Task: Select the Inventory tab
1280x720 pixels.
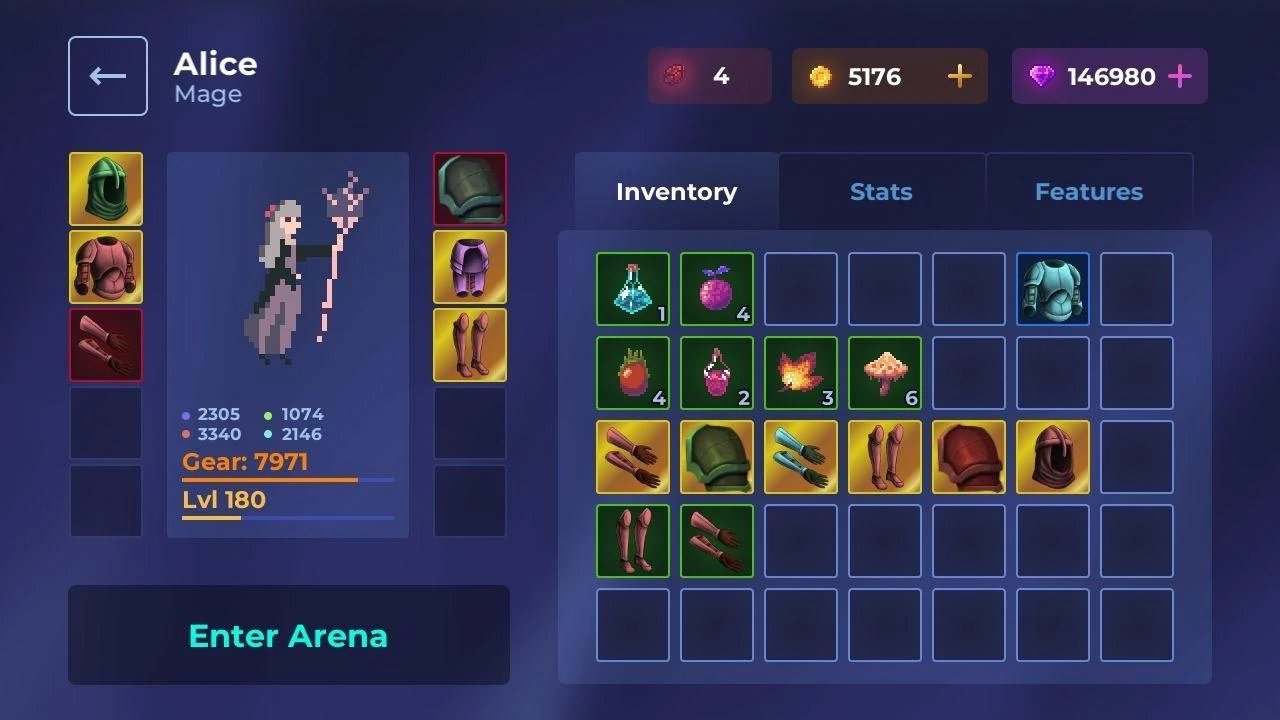Action: click(676, 192)
